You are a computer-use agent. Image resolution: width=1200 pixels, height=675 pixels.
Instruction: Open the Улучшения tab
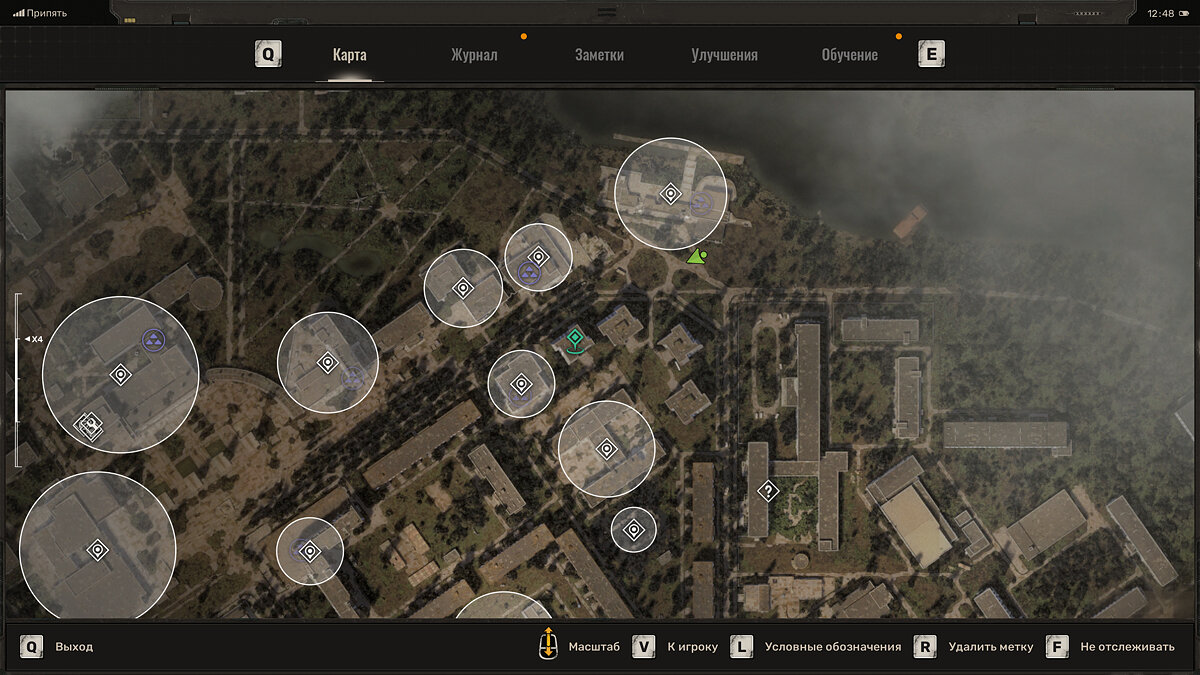(724, 55)
